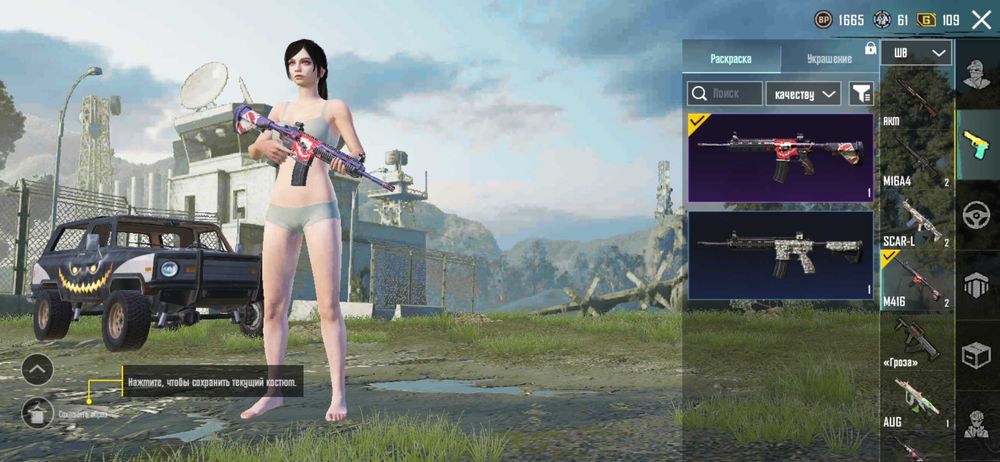Screen dimensions: 1000x462
Task: Click the Поиск search field
Action: pyautogui.click(x=724, y=94)
